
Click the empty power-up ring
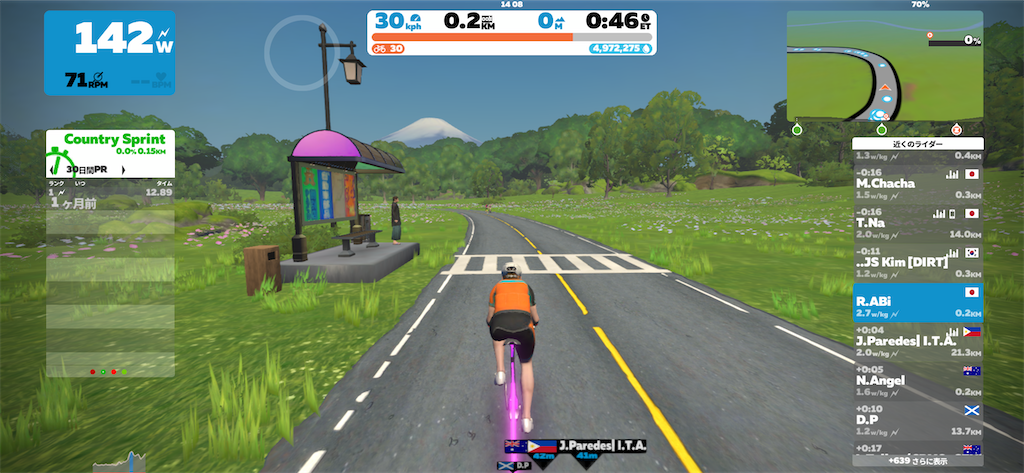tap(297, 53)
